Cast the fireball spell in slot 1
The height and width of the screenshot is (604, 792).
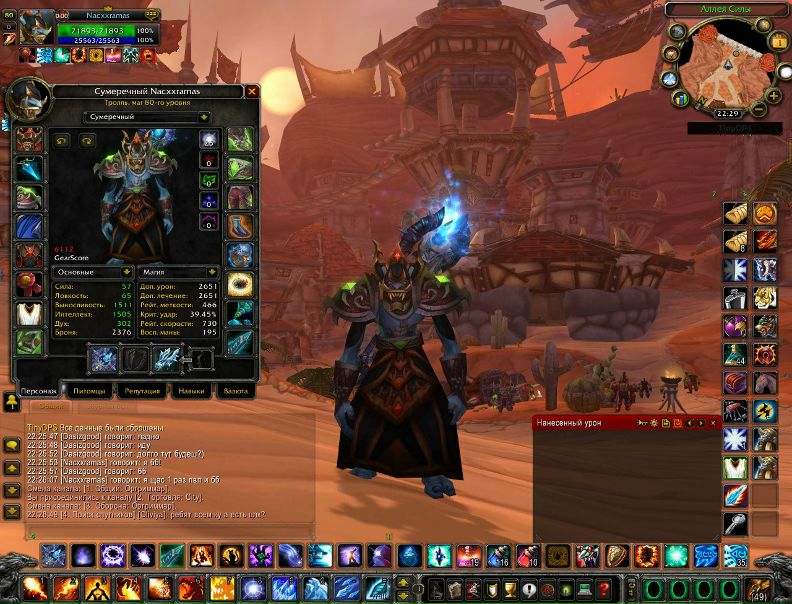pos(33,587)
